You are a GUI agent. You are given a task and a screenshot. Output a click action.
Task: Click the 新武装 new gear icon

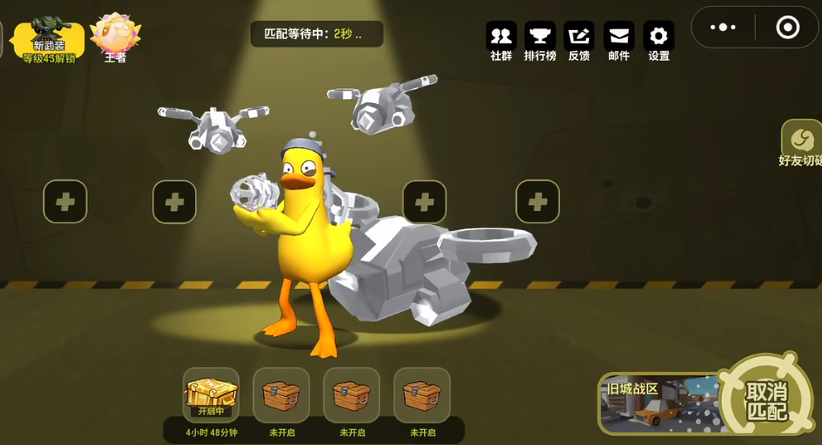pyautogui.click(x=47, y=36)
